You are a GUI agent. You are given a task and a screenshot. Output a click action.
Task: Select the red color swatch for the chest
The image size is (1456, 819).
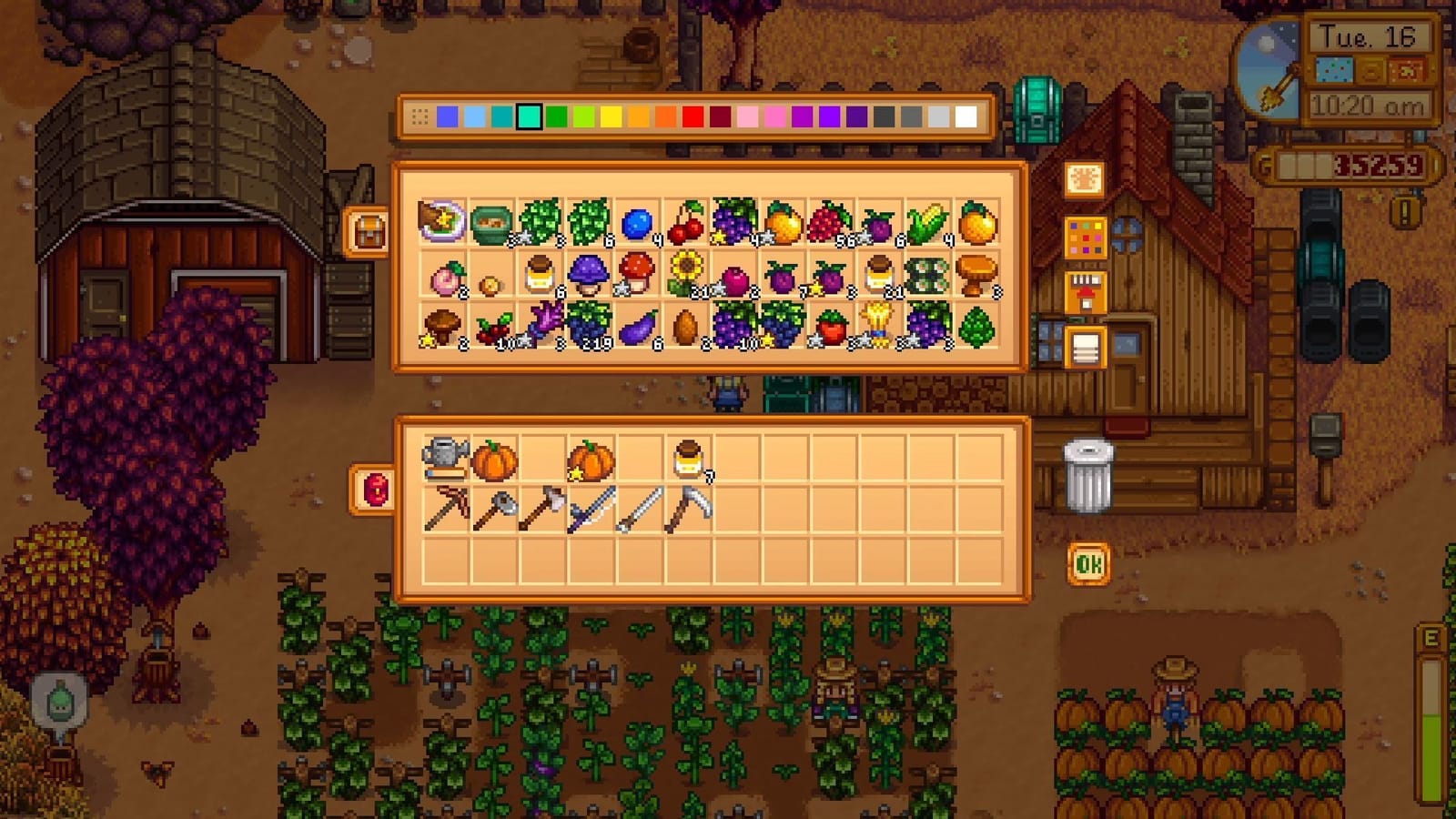tap(693, 117)
